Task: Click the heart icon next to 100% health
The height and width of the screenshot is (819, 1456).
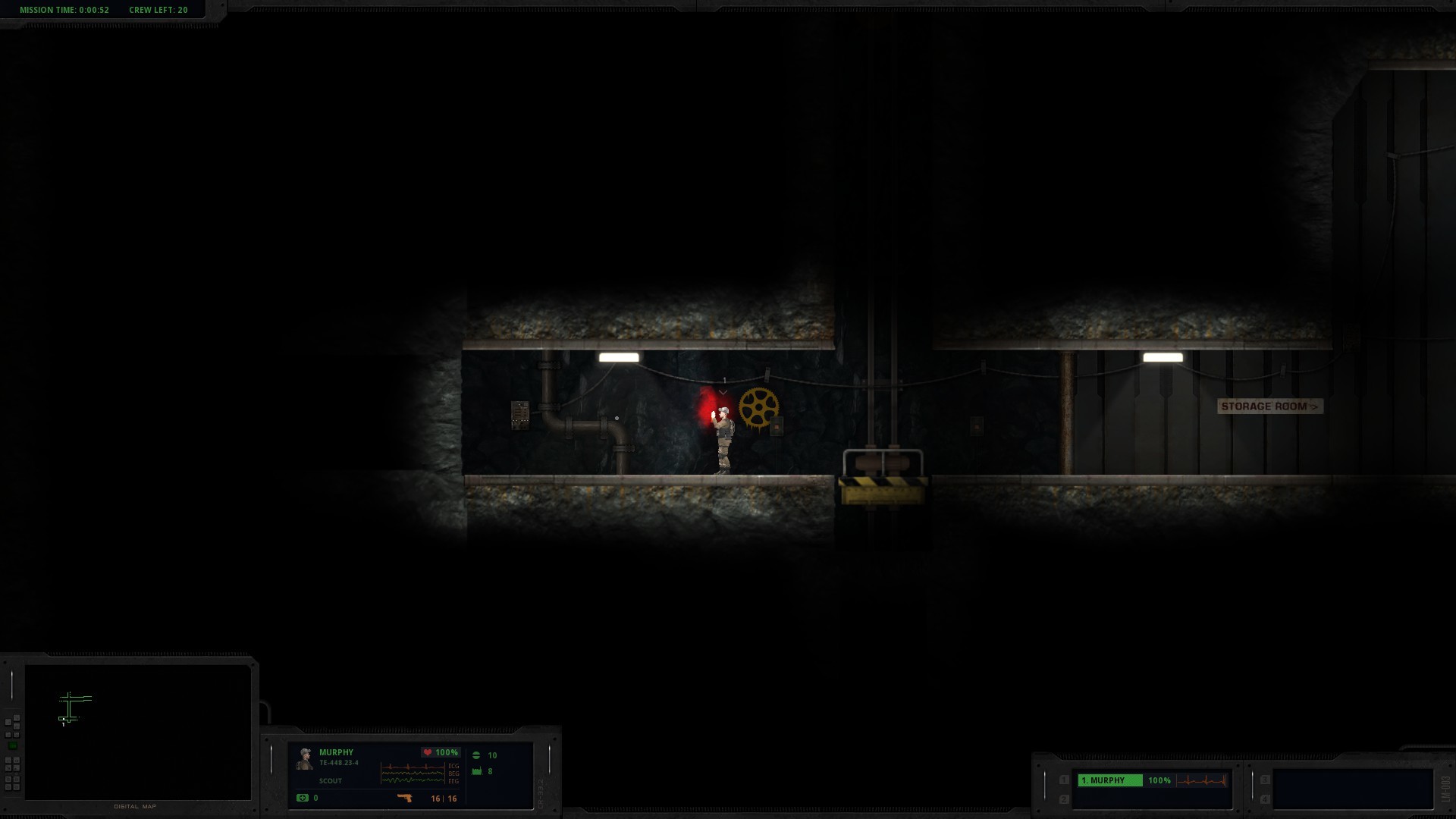Action: 428,752
